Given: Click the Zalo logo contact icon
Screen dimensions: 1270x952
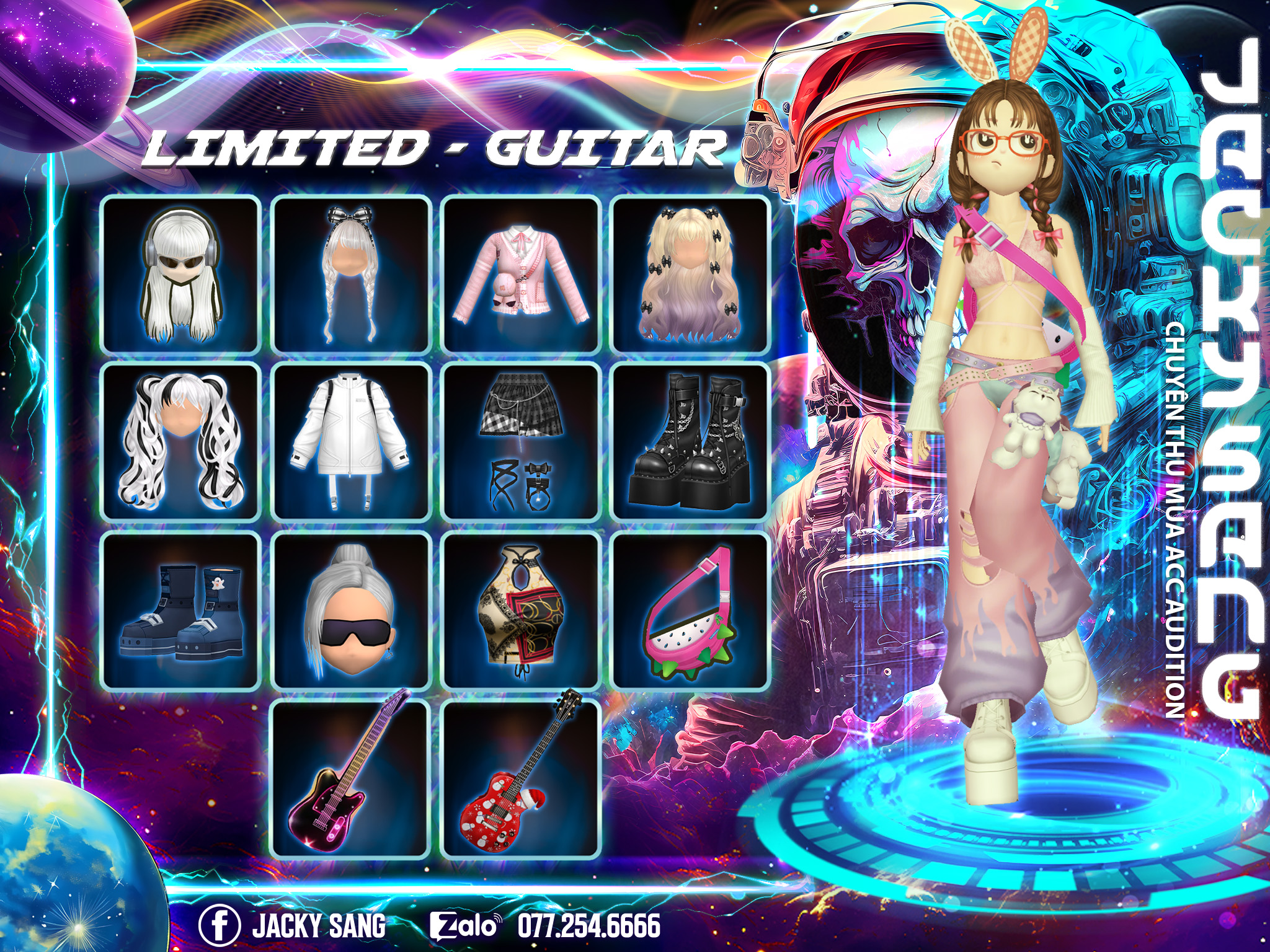Looking at the screenshot, I should 464,926.
